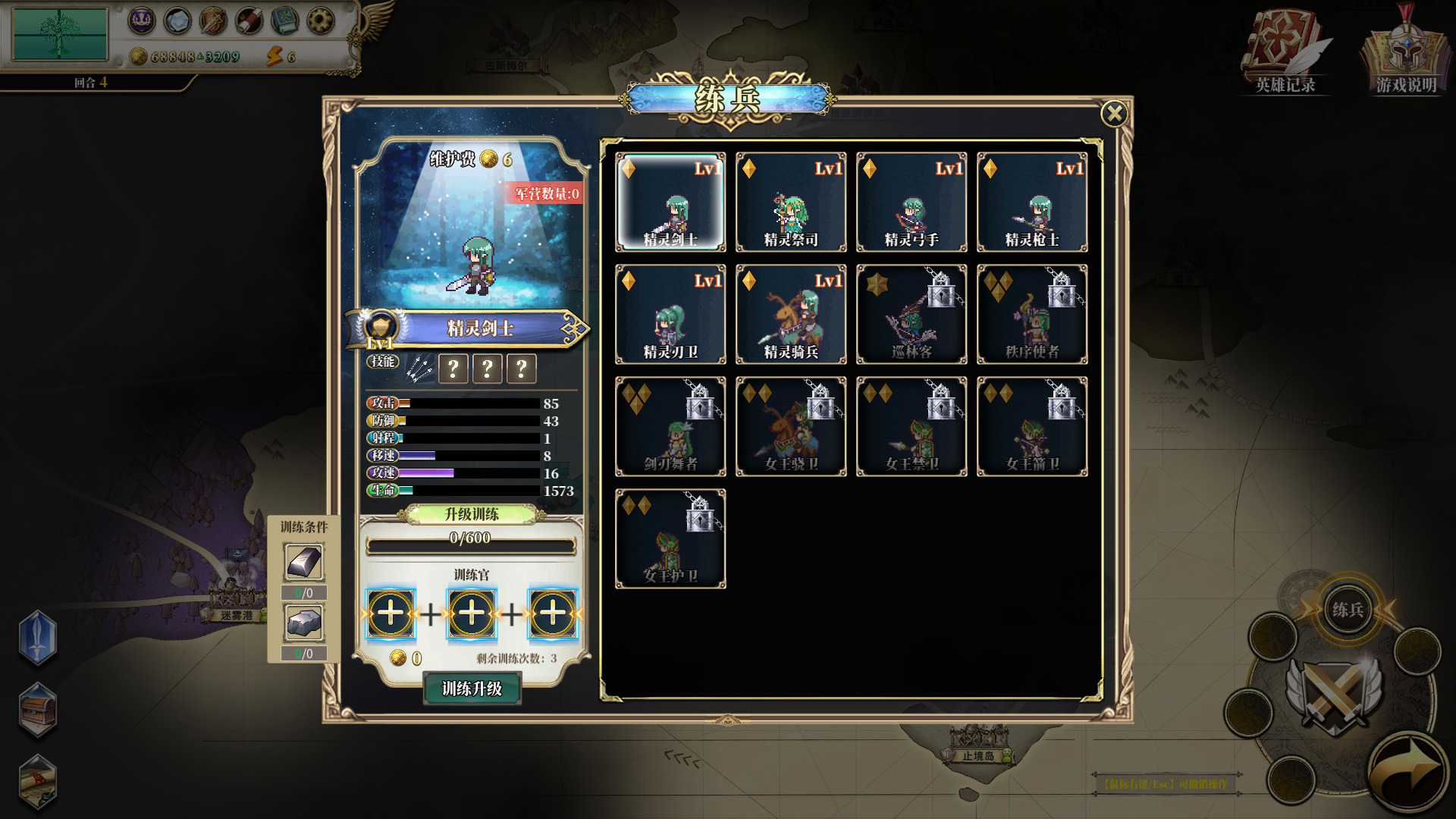Choose the 精灵弓手 unit tile
The image size is (1456, 819).
coord(912,202)
